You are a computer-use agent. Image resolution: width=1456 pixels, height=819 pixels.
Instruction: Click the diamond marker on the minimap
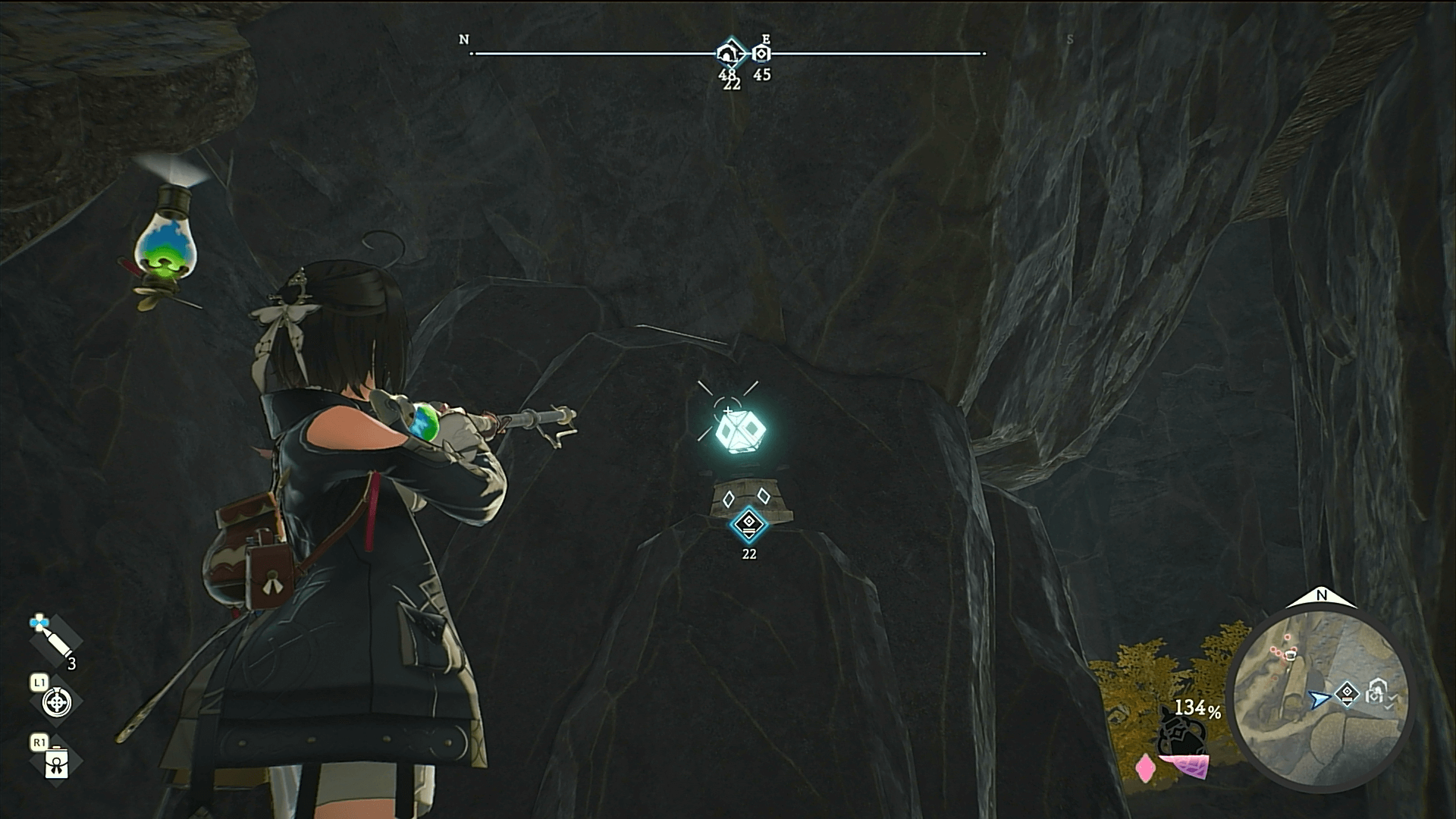[1347, 693]
